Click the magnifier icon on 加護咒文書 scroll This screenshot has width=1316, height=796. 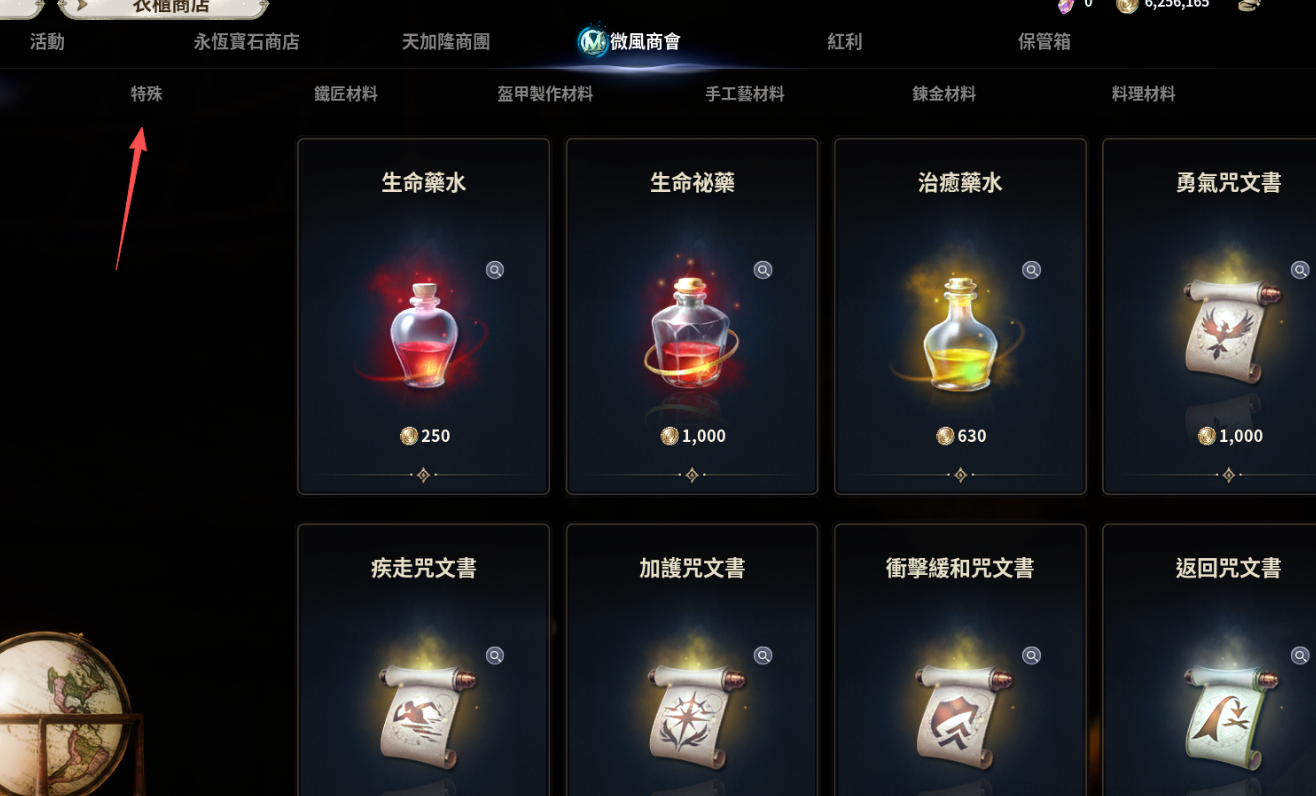(x=762, y=655)
